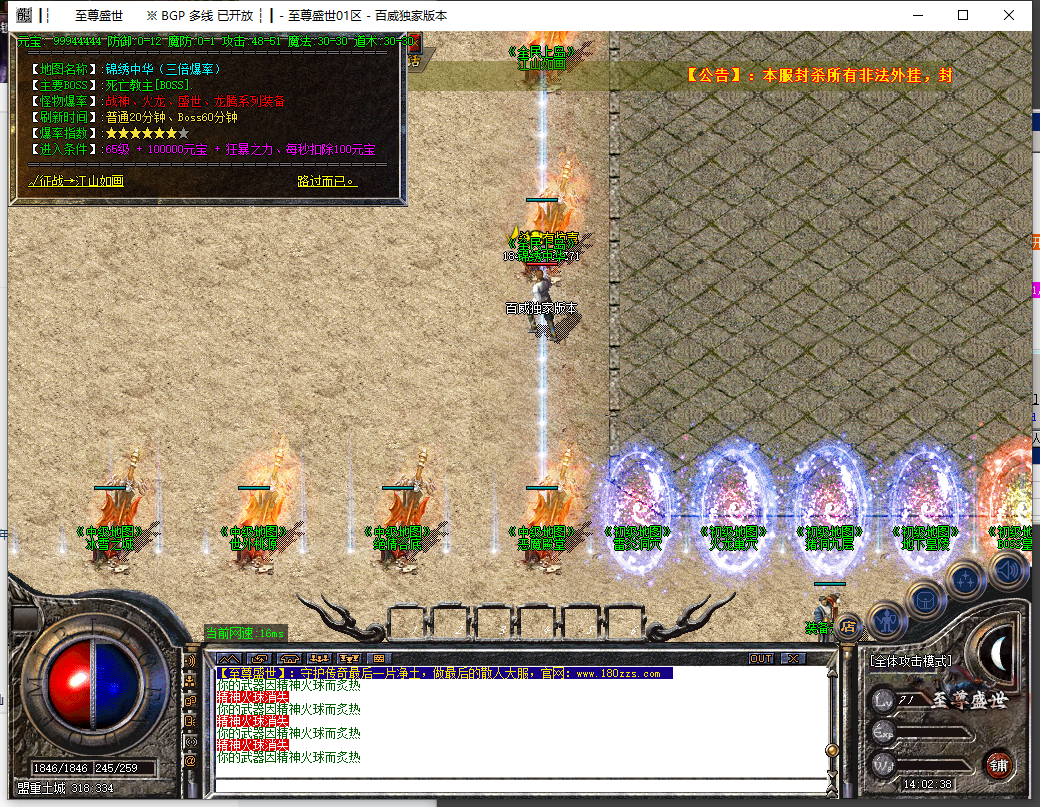Screen dimensions: 1040x807
Task: Click the keyboard grid icon on chat toolbar
Action: pyautogui.click(x=378, y=658)
